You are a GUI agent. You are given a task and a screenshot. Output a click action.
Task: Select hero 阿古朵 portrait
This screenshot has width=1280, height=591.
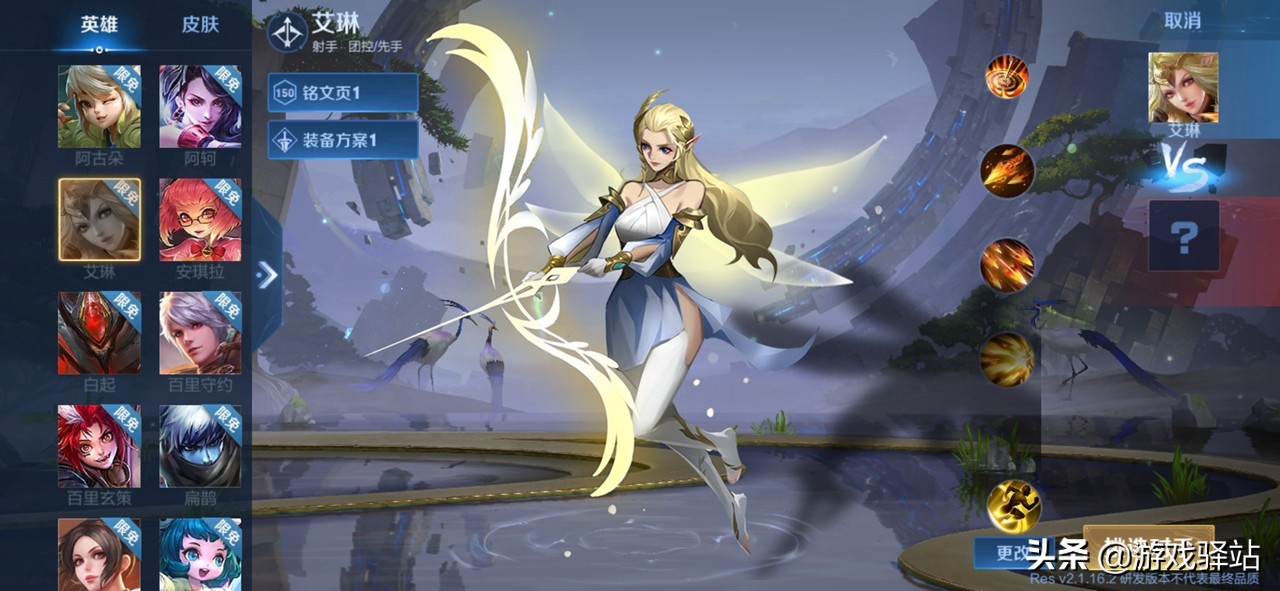coord(99,107)
